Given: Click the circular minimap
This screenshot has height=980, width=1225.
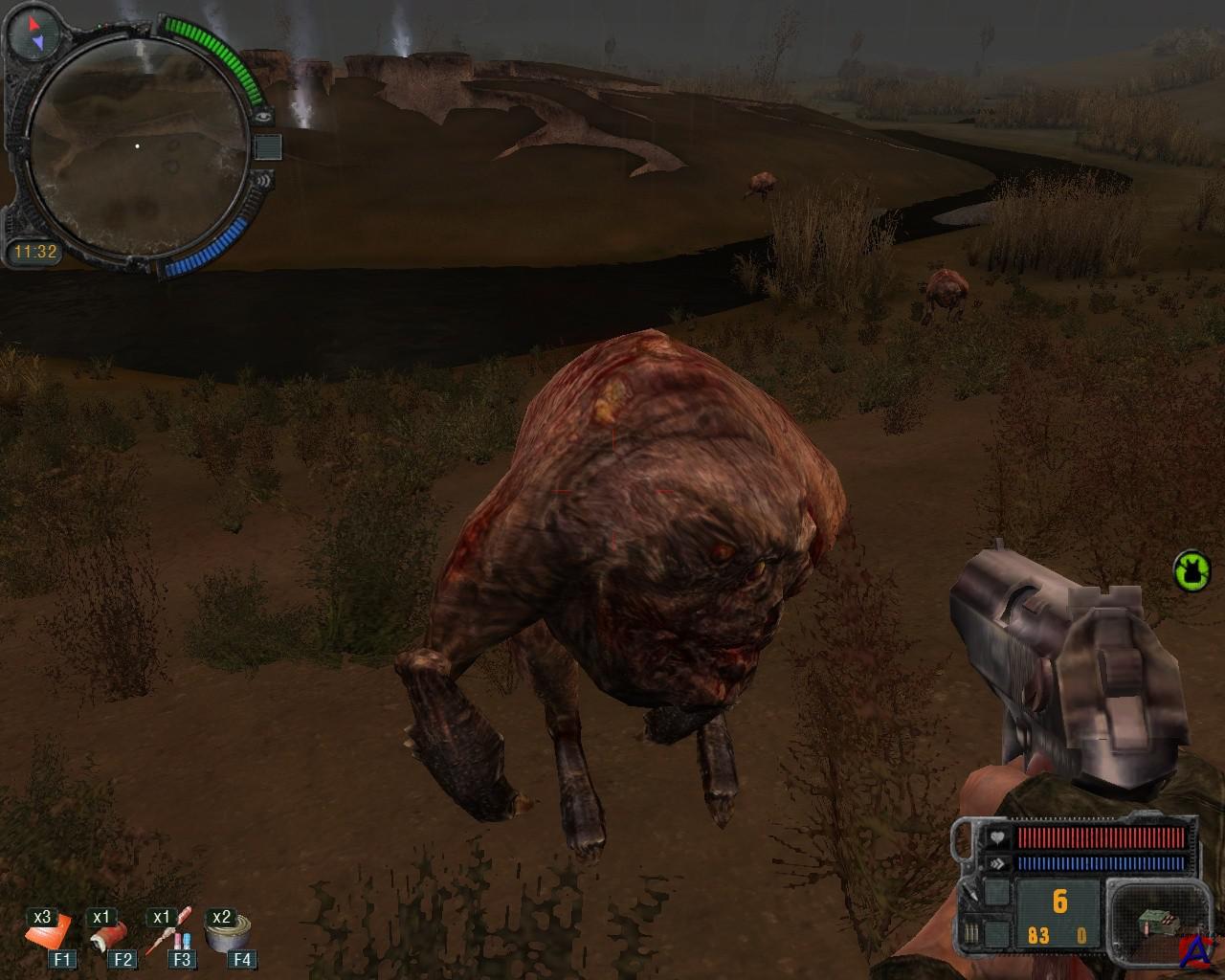Looking at the screenshot, I should click(x=137, y=145).
